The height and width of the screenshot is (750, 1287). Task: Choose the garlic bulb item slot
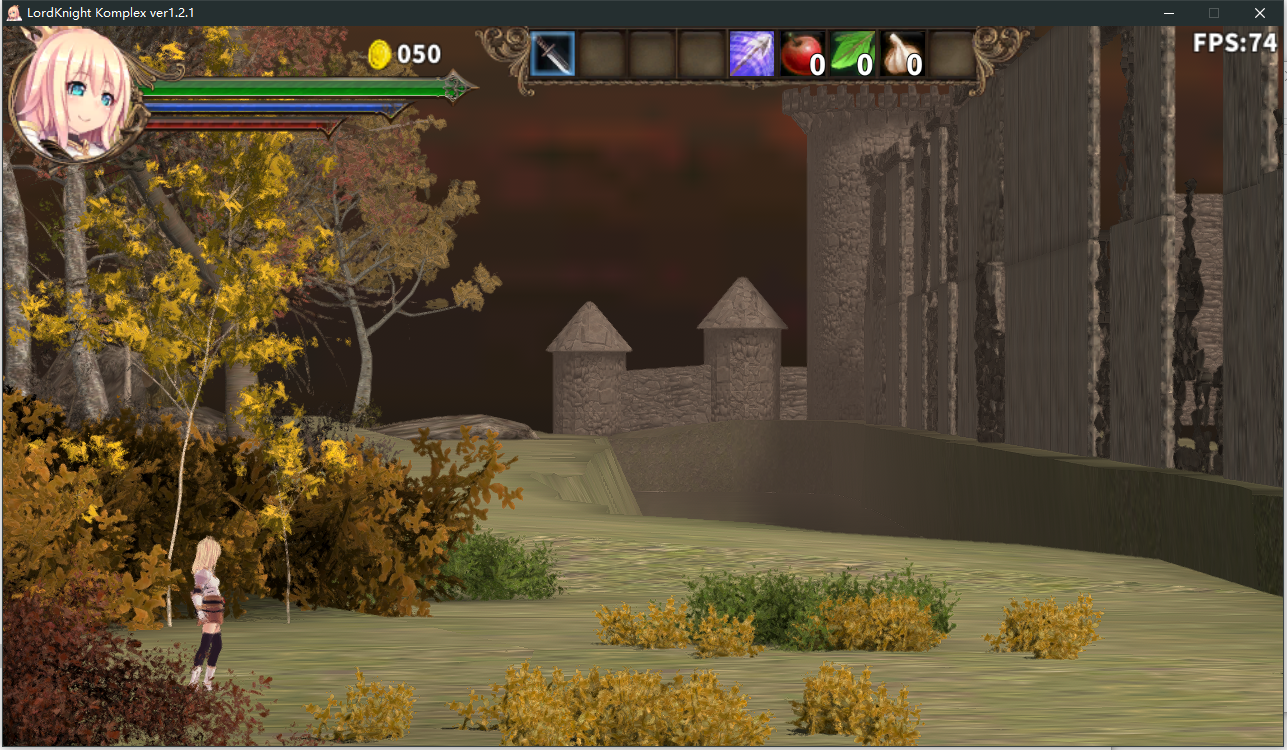[x=902, y=54]
